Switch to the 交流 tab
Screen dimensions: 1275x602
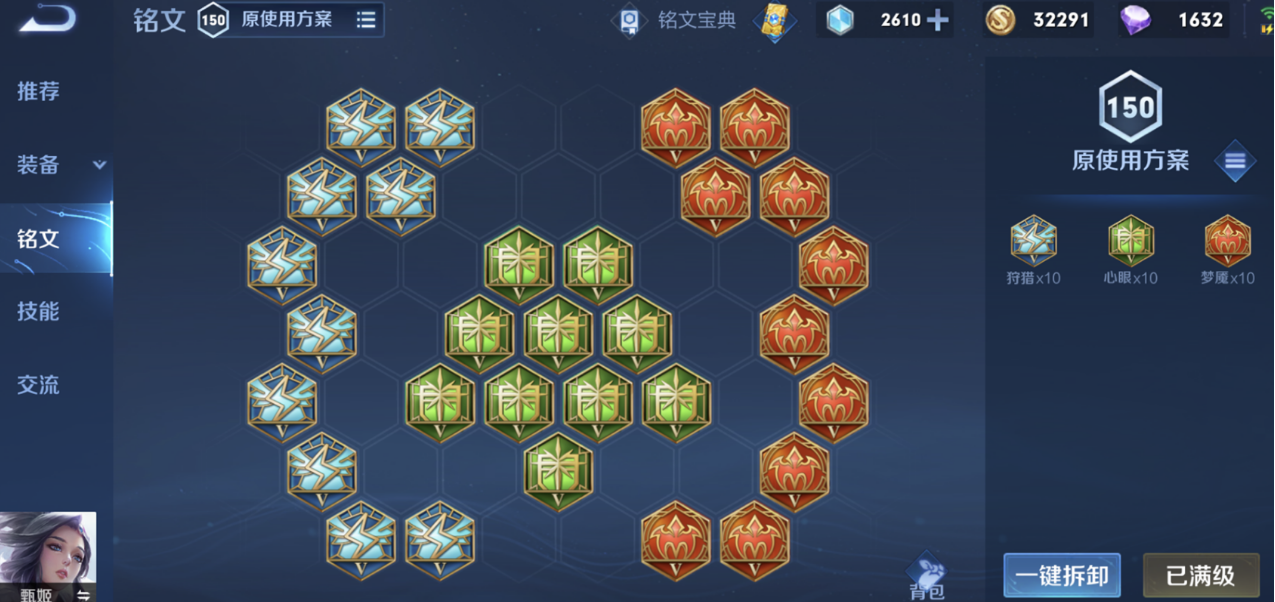[38, 384]
